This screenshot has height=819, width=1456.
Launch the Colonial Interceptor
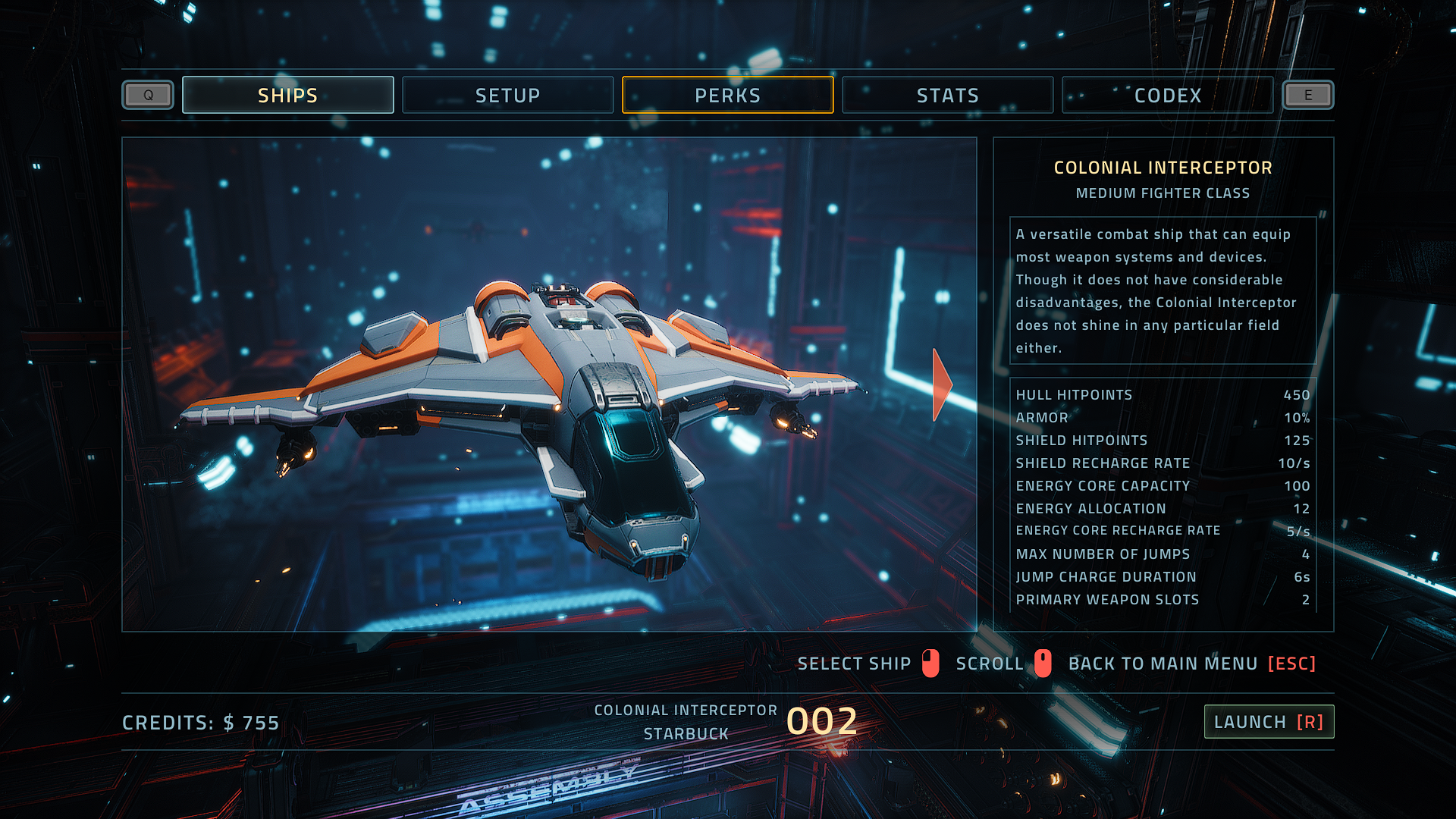1269,722
